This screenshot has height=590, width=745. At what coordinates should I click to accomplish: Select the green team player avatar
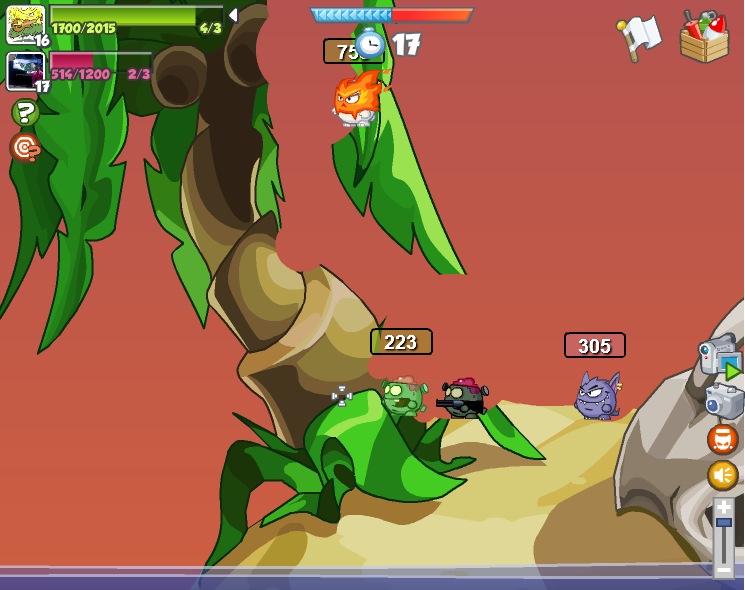click(25, 23)
